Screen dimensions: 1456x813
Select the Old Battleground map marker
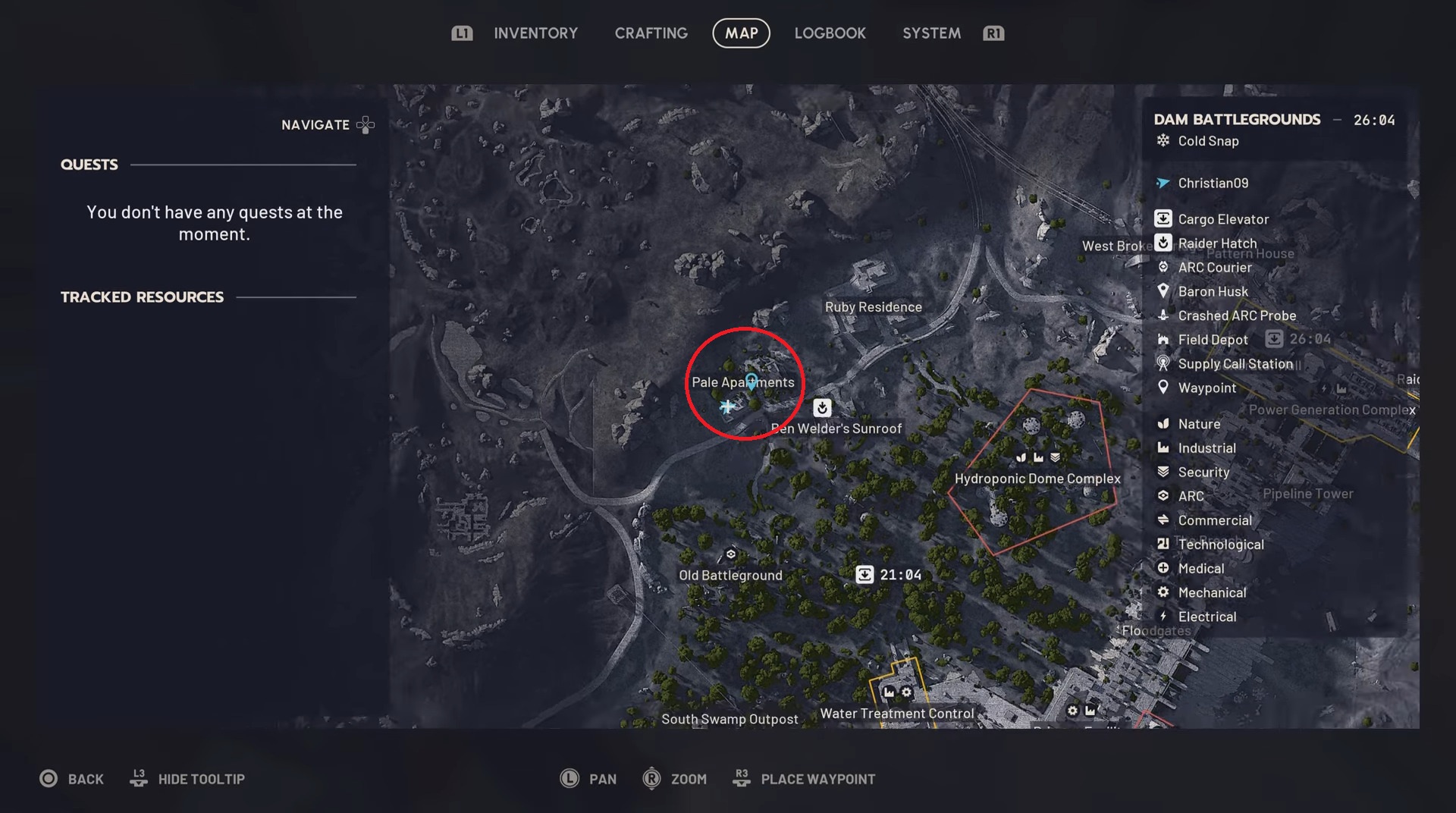click(x=730, y=554)
